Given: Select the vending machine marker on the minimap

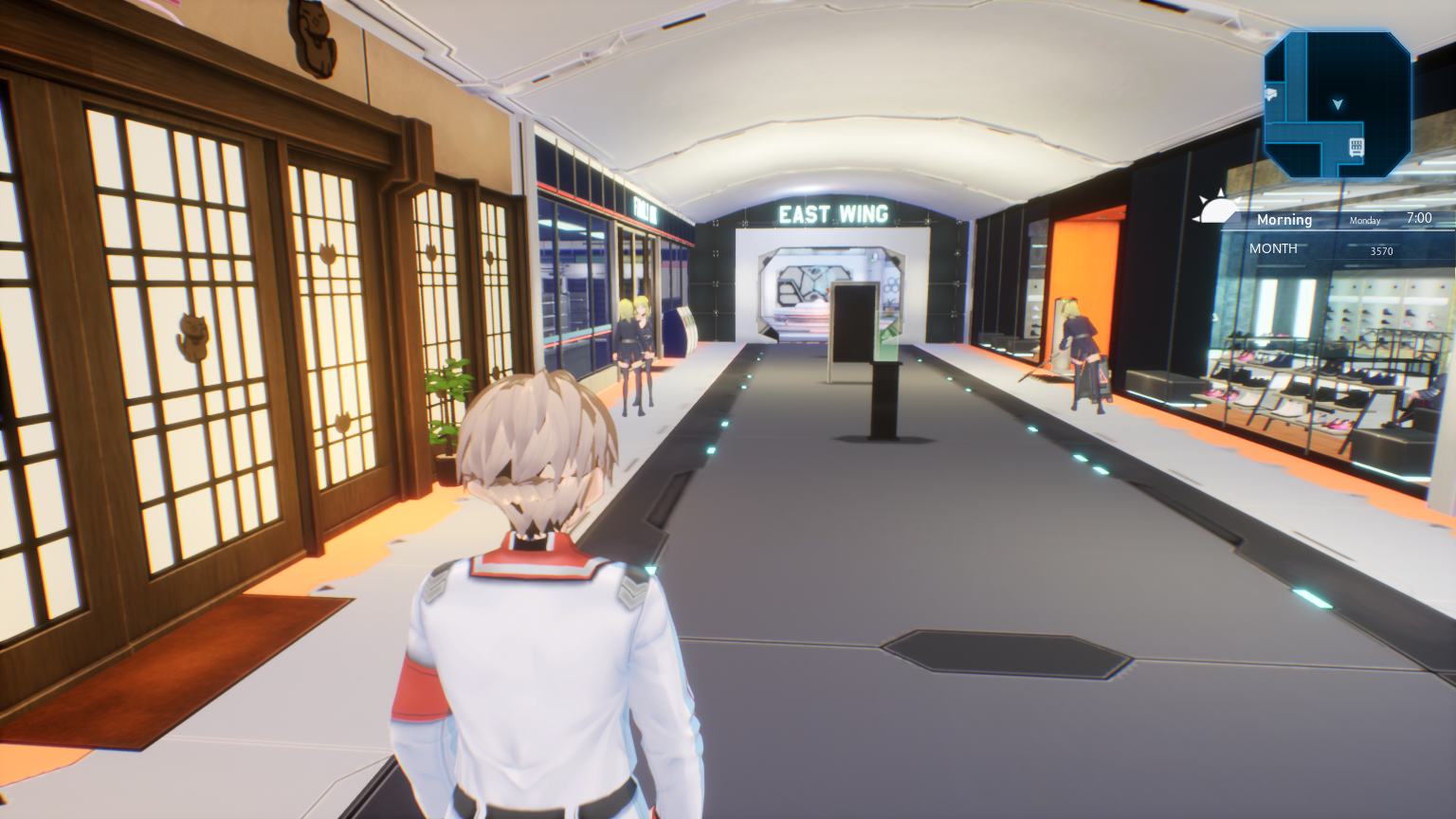Looking at the screenshot, I should tap(1356, 146).
